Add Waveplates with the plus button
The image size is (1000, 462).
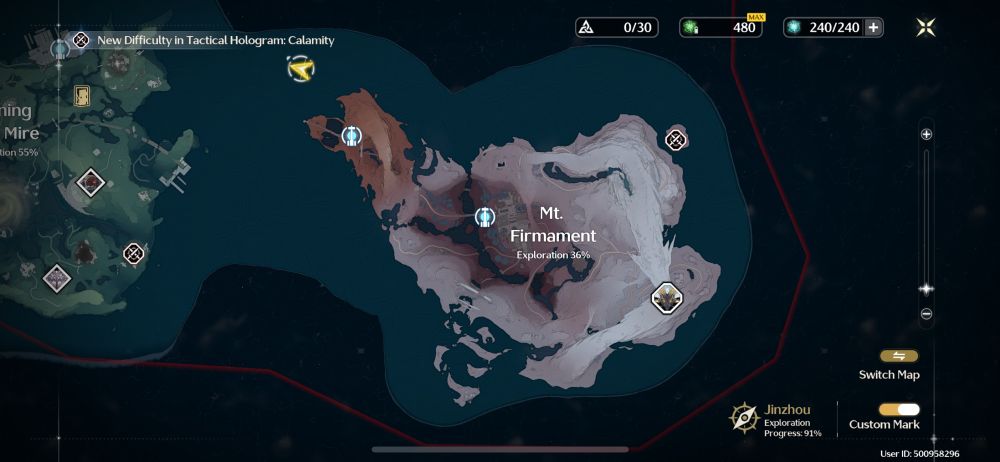coord(873,28)
